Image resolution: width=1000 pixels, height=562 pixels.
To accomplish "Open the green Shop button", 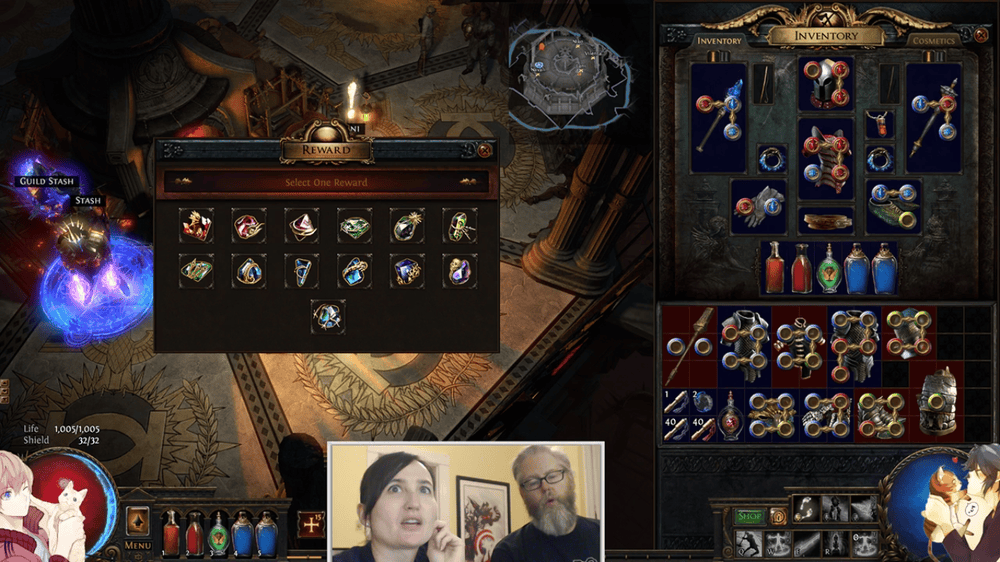I will click(x=749, y=515).
